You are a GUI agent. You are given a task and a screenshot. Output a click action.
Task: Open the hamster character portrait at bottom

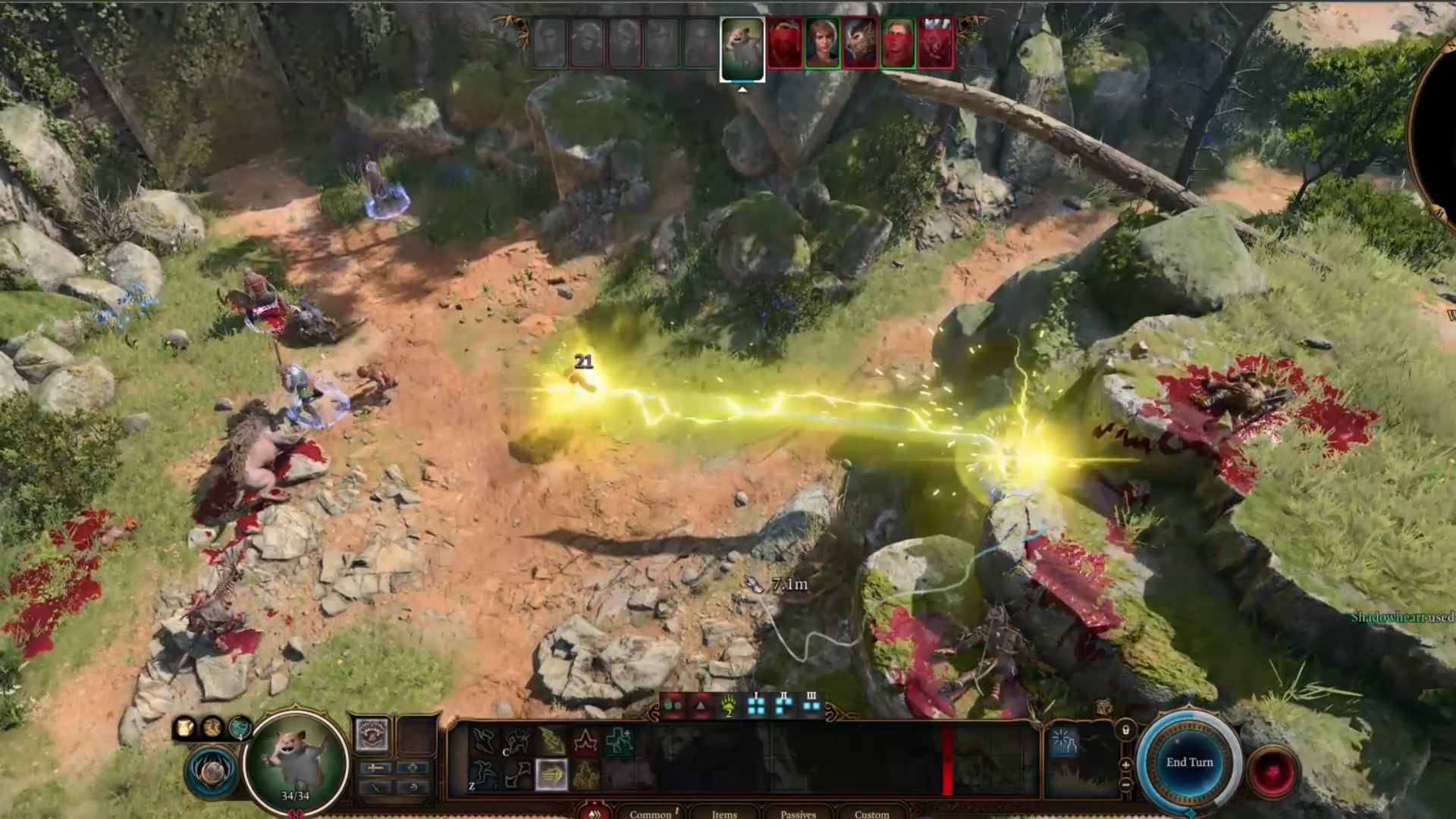pos(296,758)
